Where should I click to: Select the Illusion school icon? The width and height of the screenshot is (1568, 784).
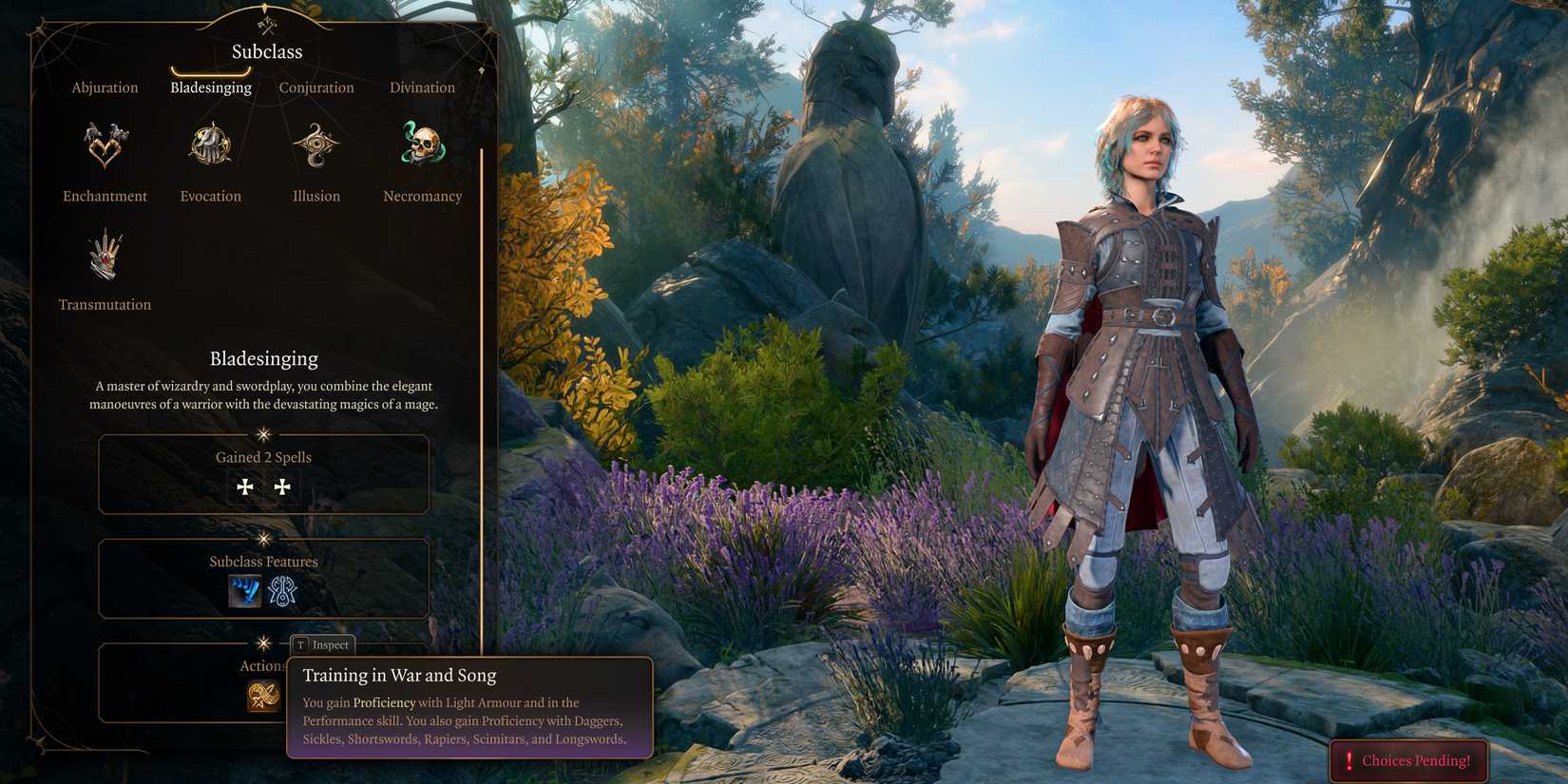[x=316, y=144]
